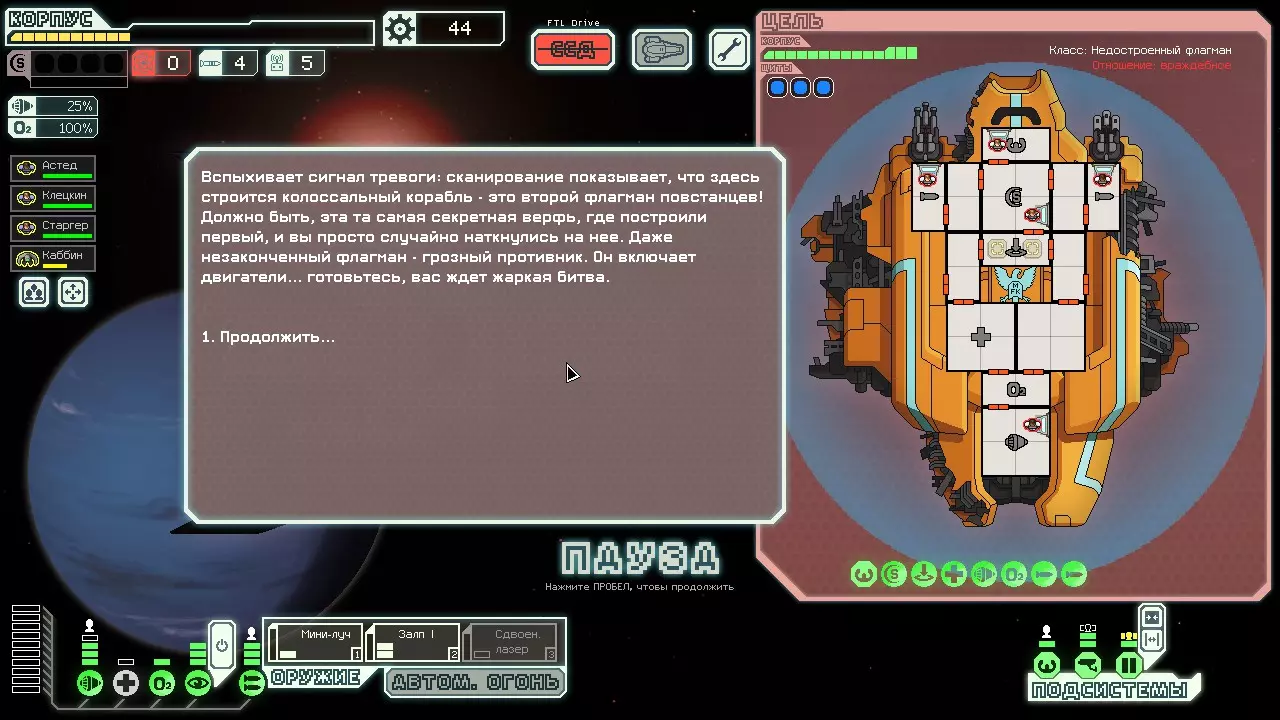
Task: Click the red ССД FTL jump button
Action: pyautogui.click(x=573, y=50)
